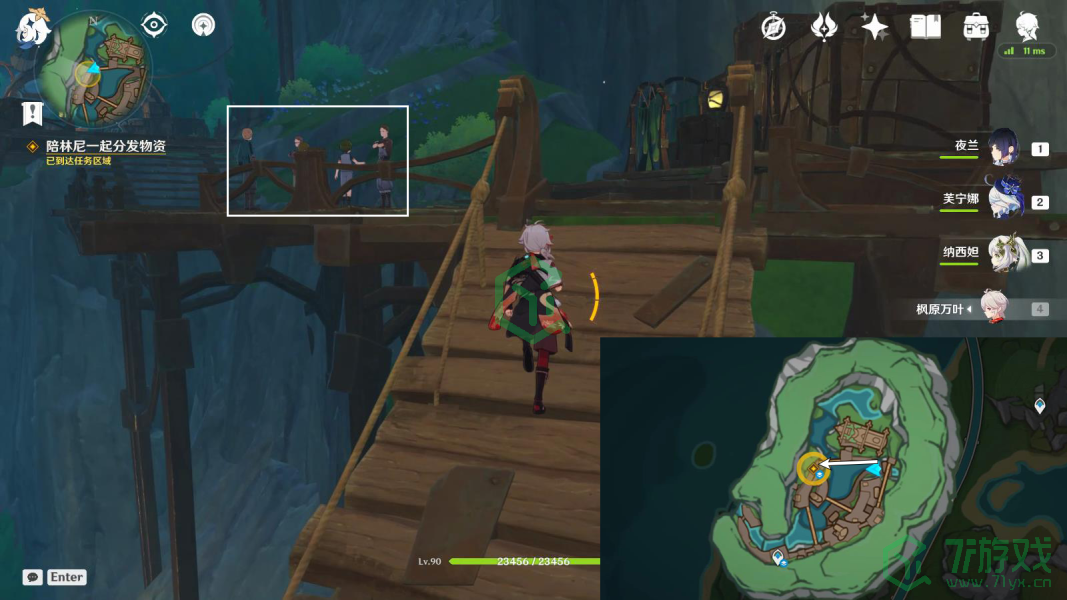
Task: Open the Paimon main menu
Action: tap(33, 27)
